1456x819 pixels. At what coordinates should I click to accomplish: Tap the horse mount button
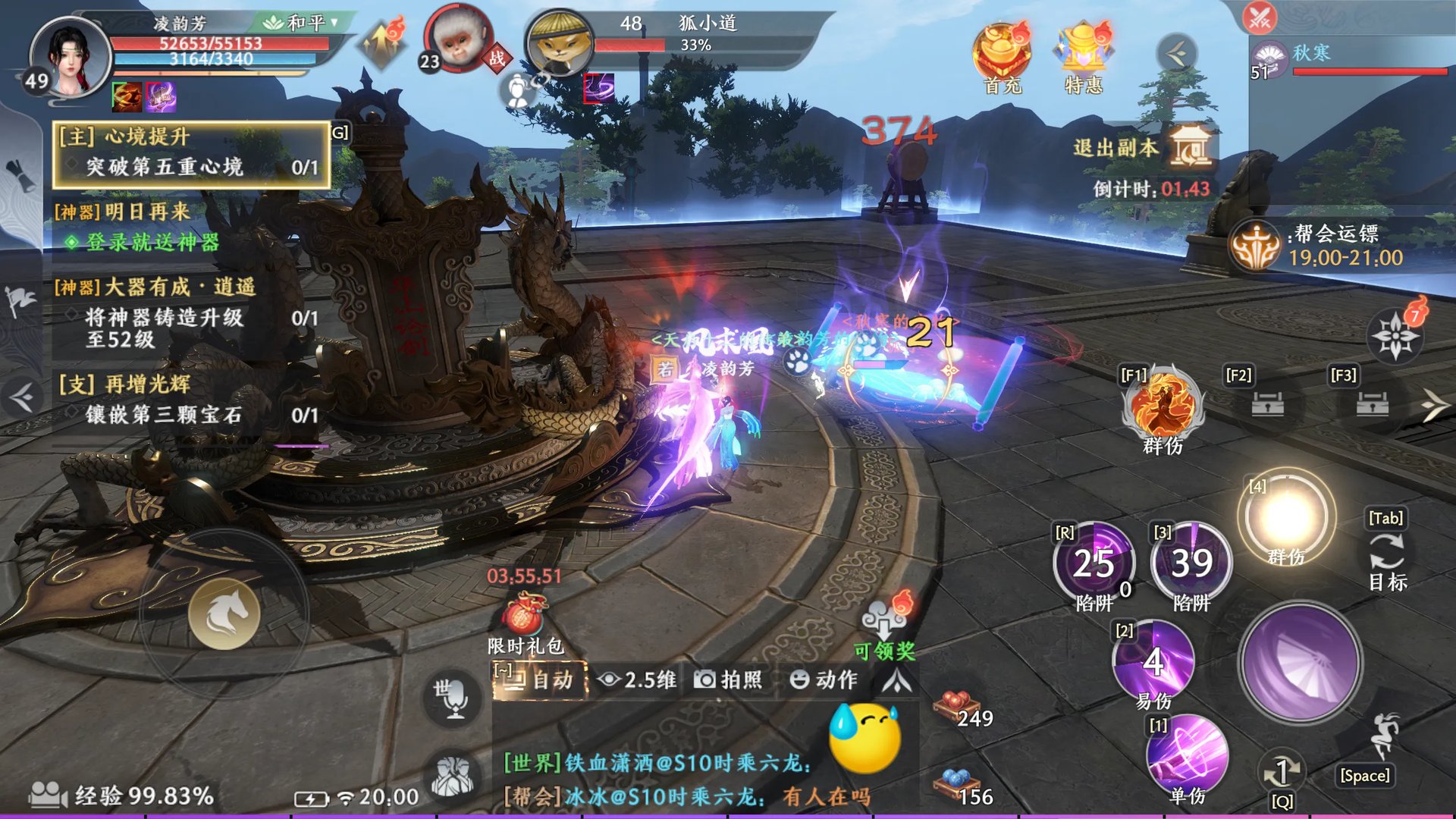(224, 613)
